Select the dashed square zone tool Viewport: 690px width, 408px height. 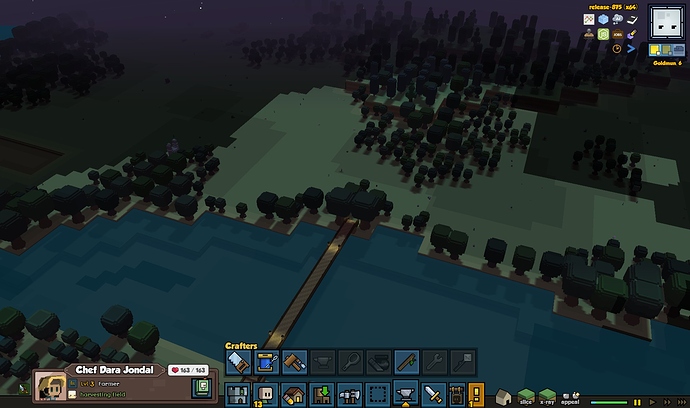pos(377,393)
